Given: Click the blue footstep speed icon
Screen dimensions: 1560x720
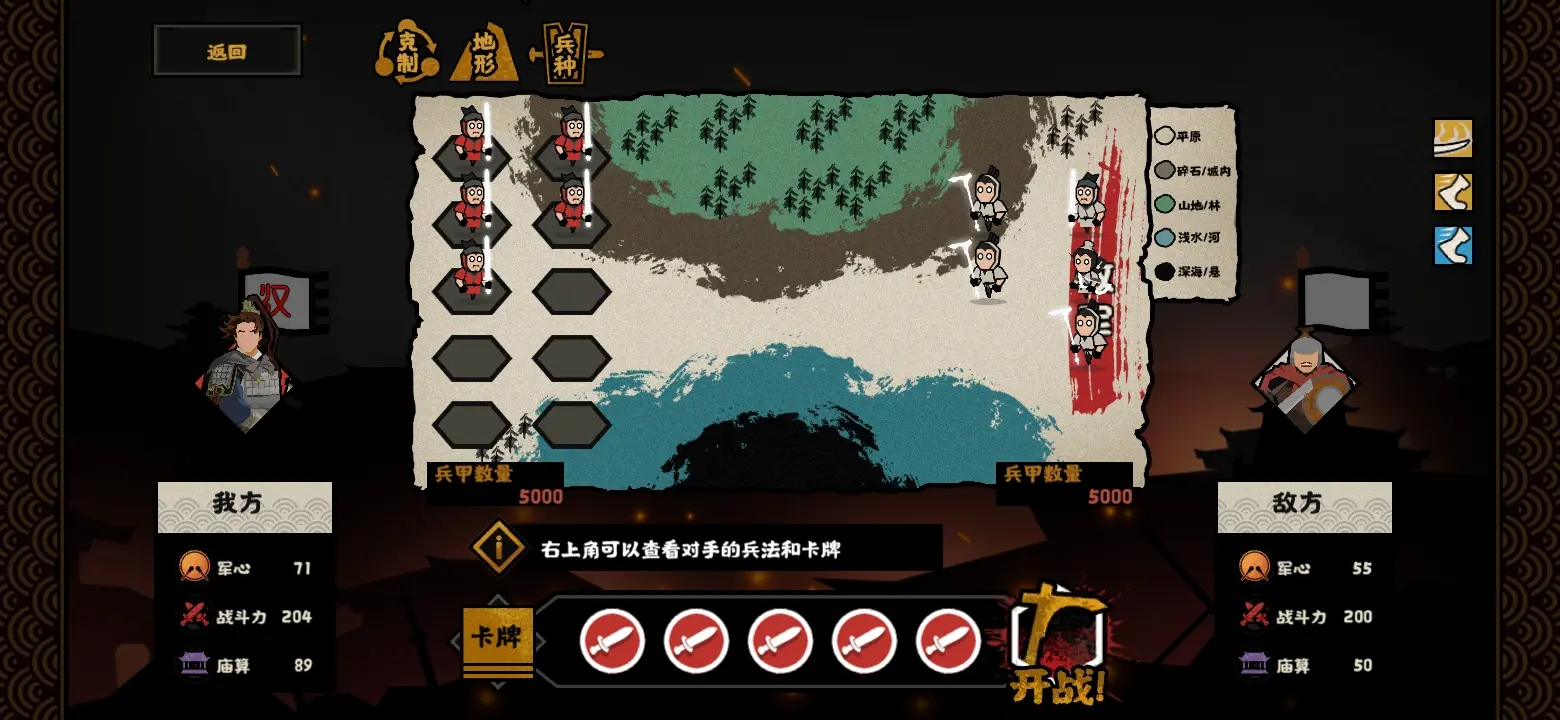Looking at the screenshot, I should coord(1452,247).
